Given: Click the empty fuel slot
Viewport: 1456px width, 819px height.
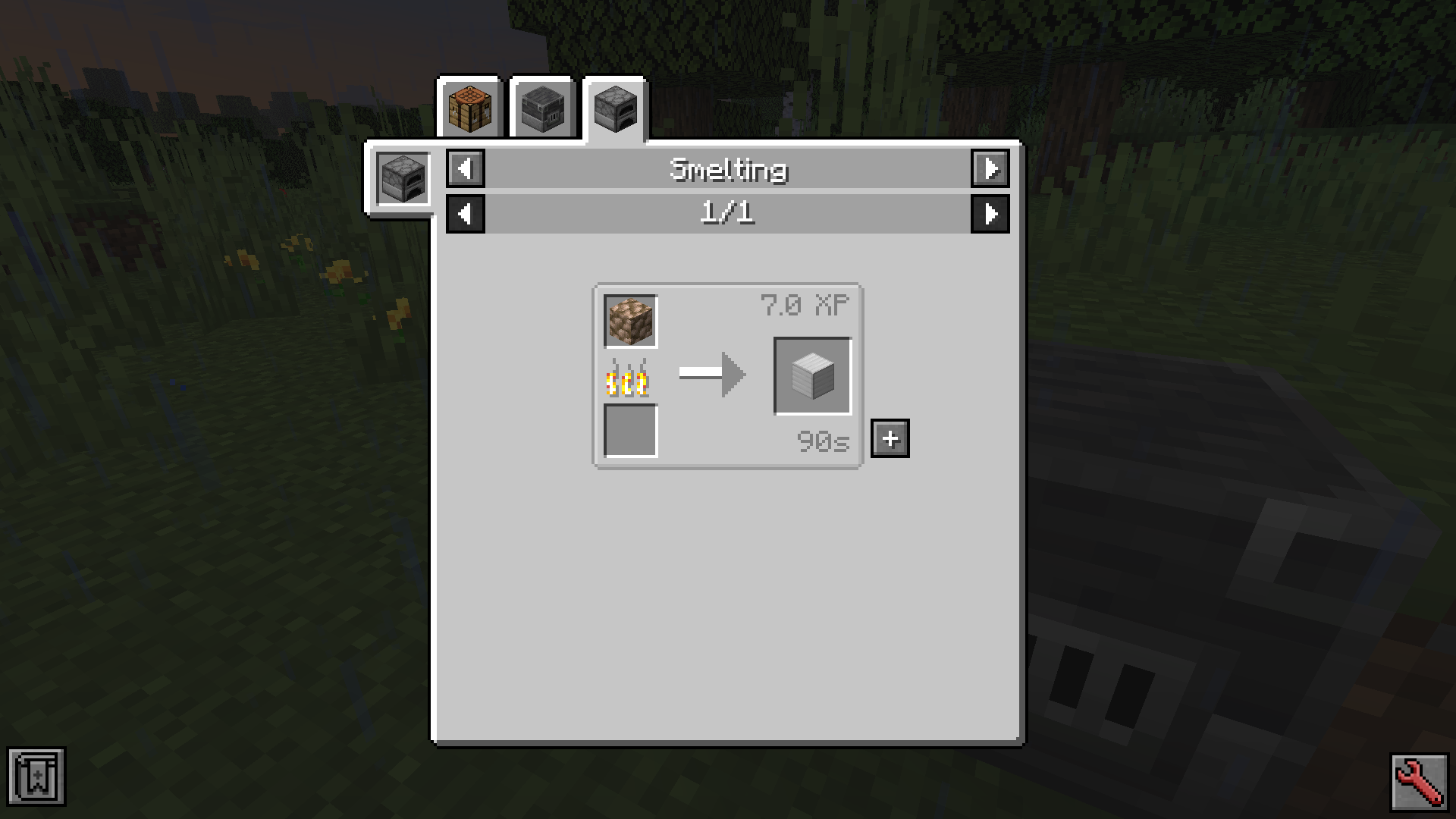Looking at the screenshot, I should [629, 432].
